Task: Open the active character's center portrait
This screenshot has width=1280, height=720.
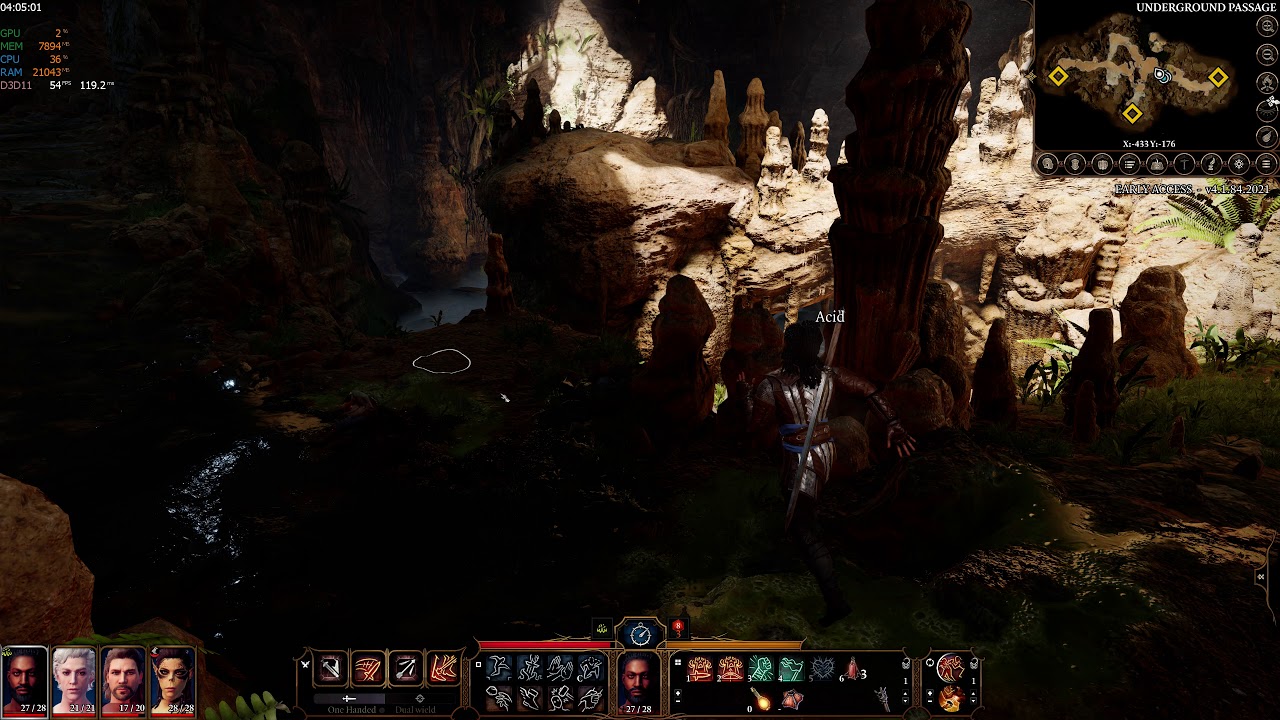Action: (x=638, y=680)
